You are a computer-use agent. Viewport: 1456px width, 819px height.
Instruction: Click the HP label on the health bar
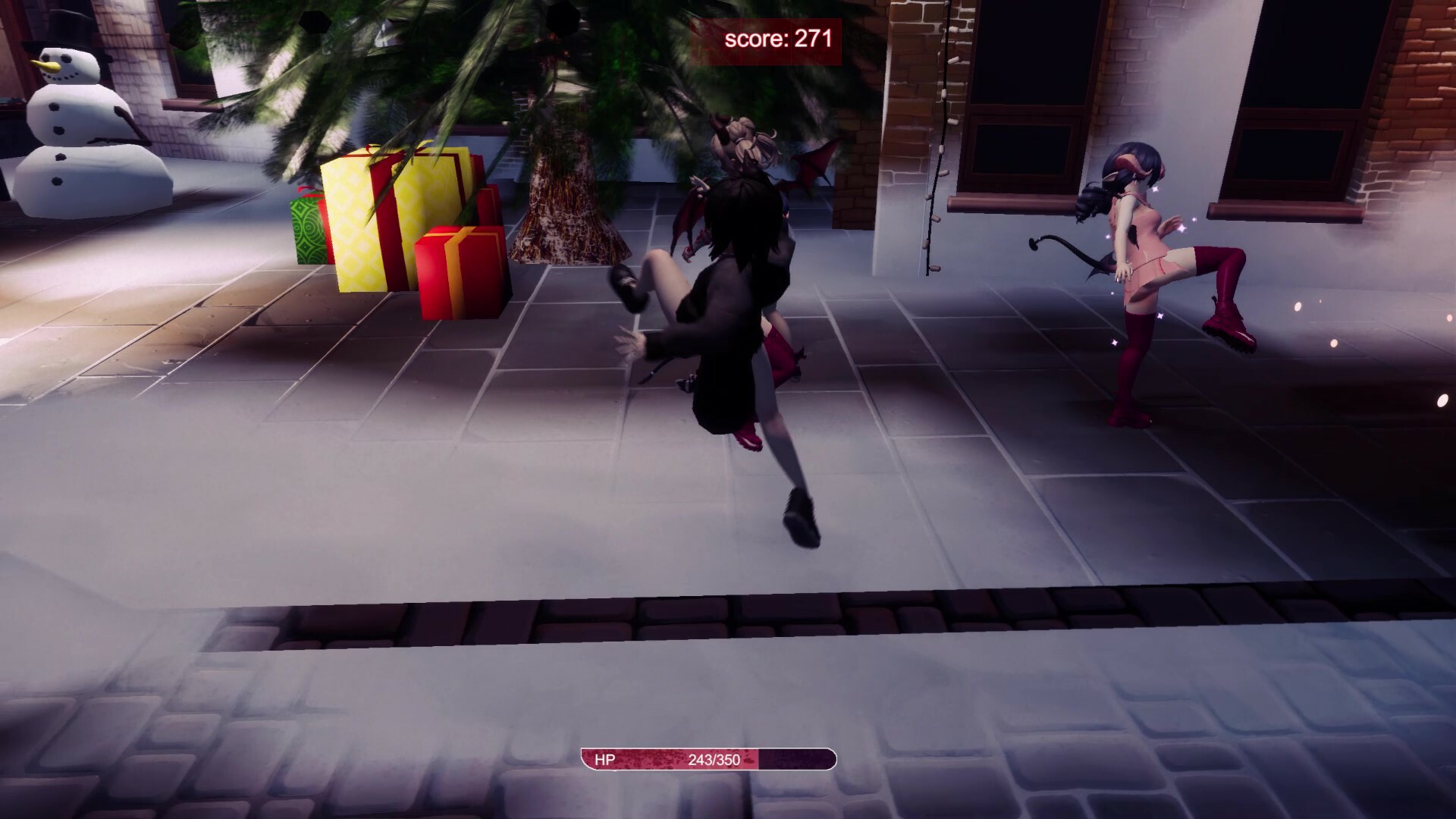click(604, 758)
